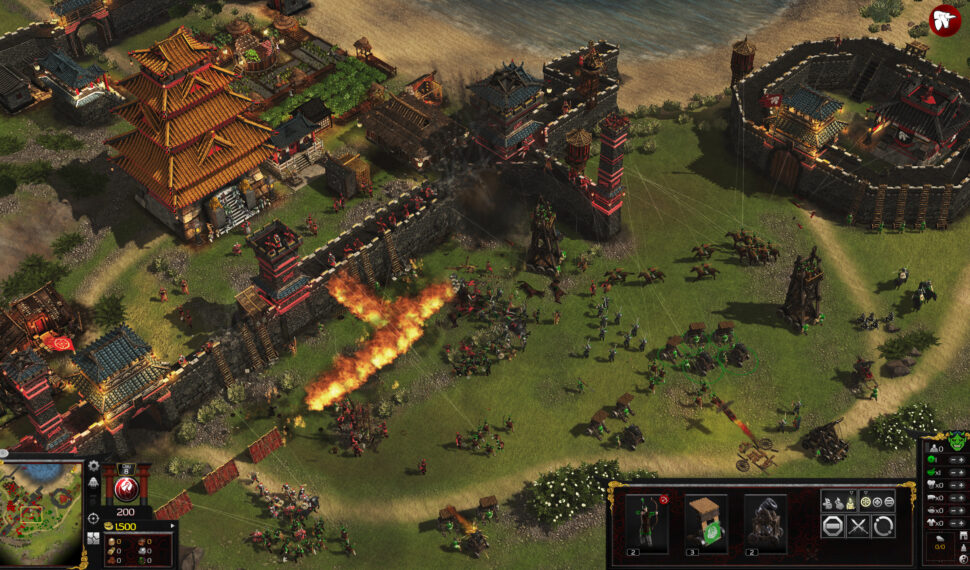Viewport: 970px width, 570px height.
Task: Activate the crossed swords attack command
Action: click(857, 527)
